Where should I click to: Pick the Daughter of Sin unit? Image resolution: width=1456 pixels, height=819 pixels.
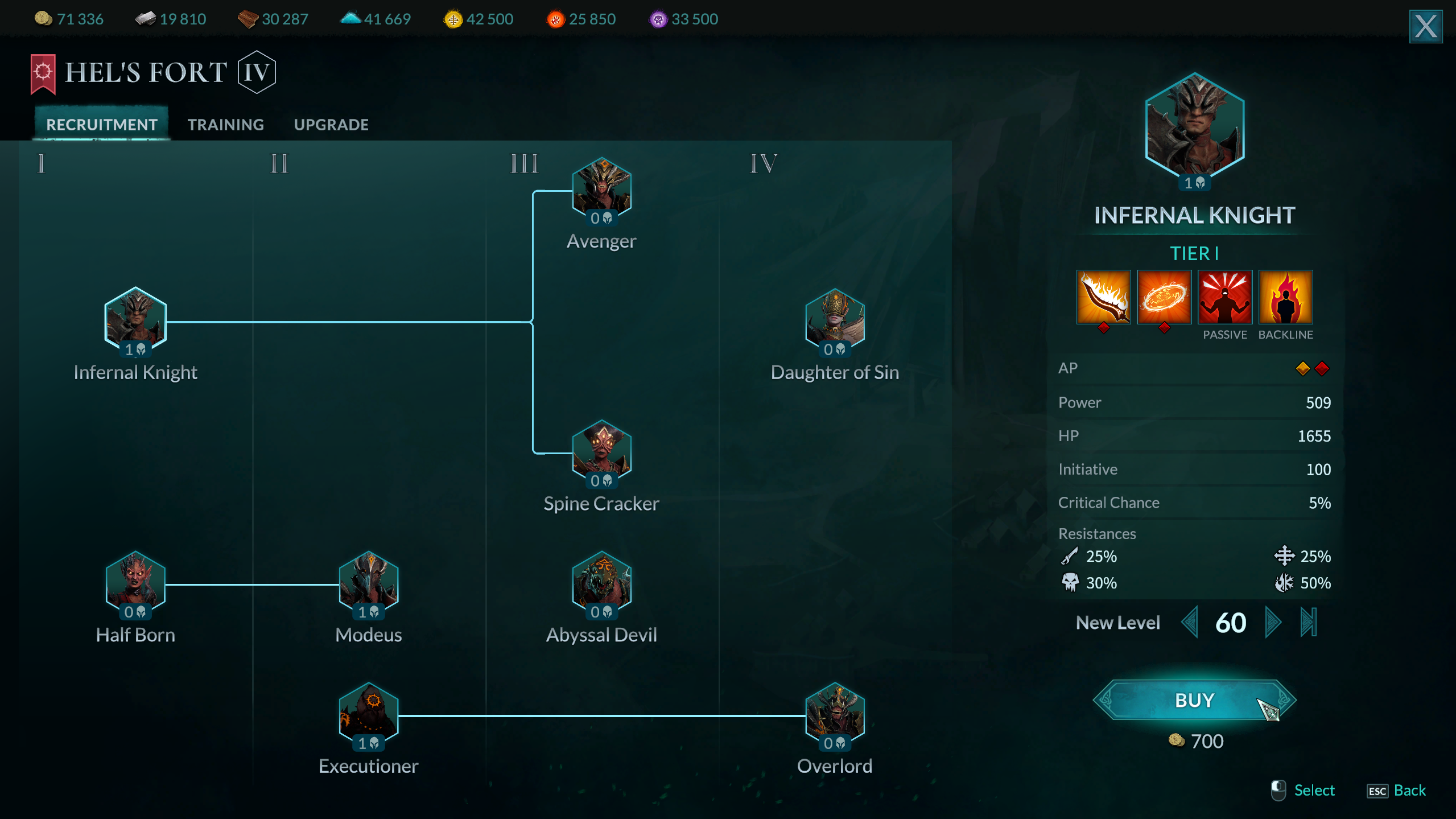coord(835,319)
